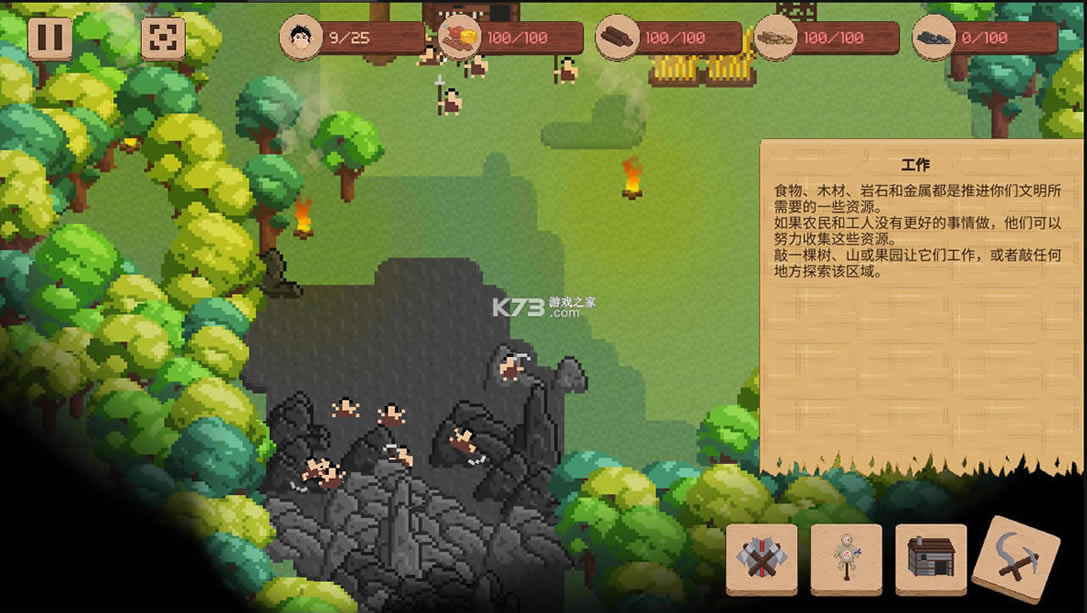Select the wood logs resource icon
This screenshot has width=1087, height=613.
click(617, 38)
